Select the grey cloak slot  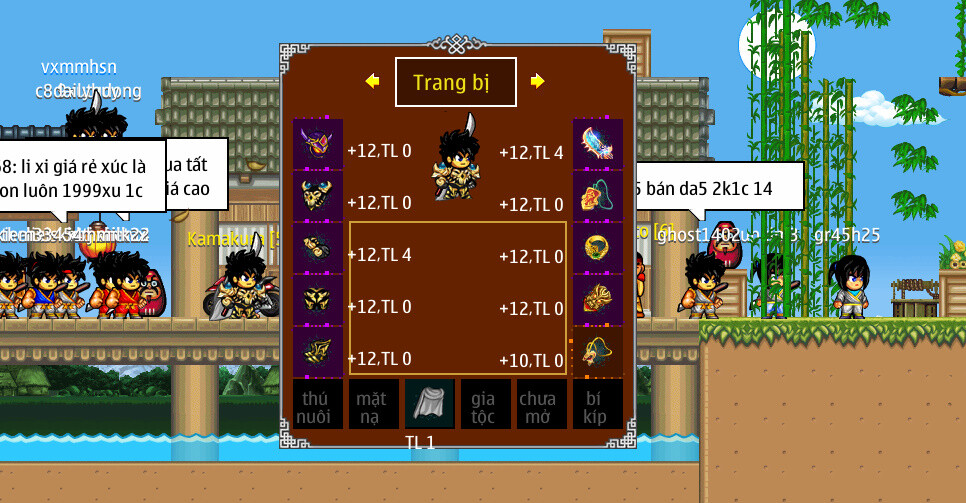coord(429,404)
